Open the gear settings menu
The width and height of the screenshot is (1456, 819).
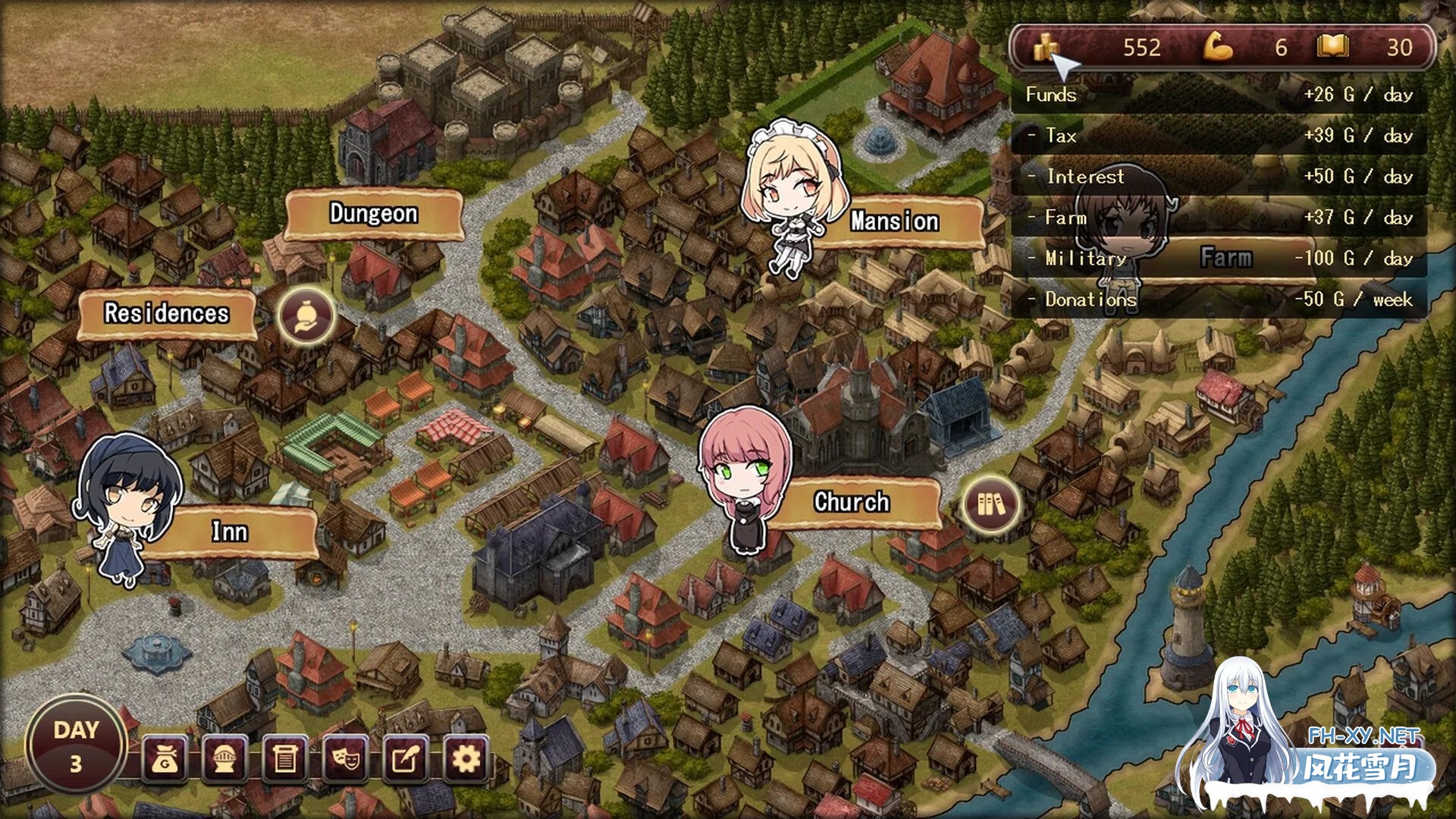click(x=466, y=758)
